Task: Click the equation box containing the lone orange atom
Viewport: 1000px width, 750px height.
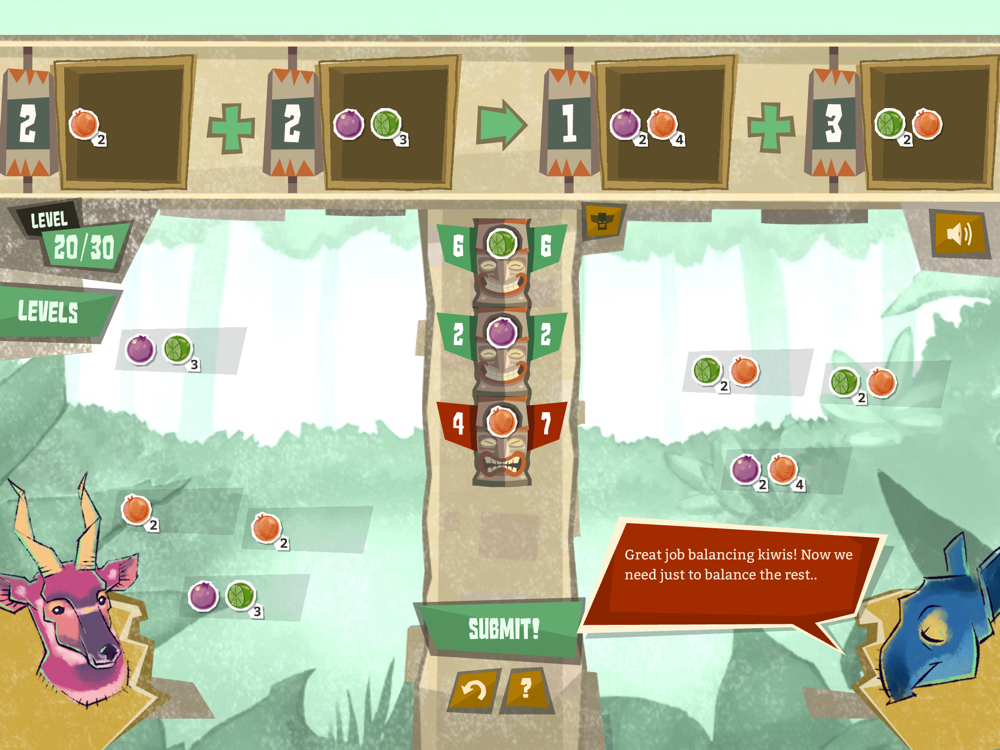Action: [x=125, y=124]
